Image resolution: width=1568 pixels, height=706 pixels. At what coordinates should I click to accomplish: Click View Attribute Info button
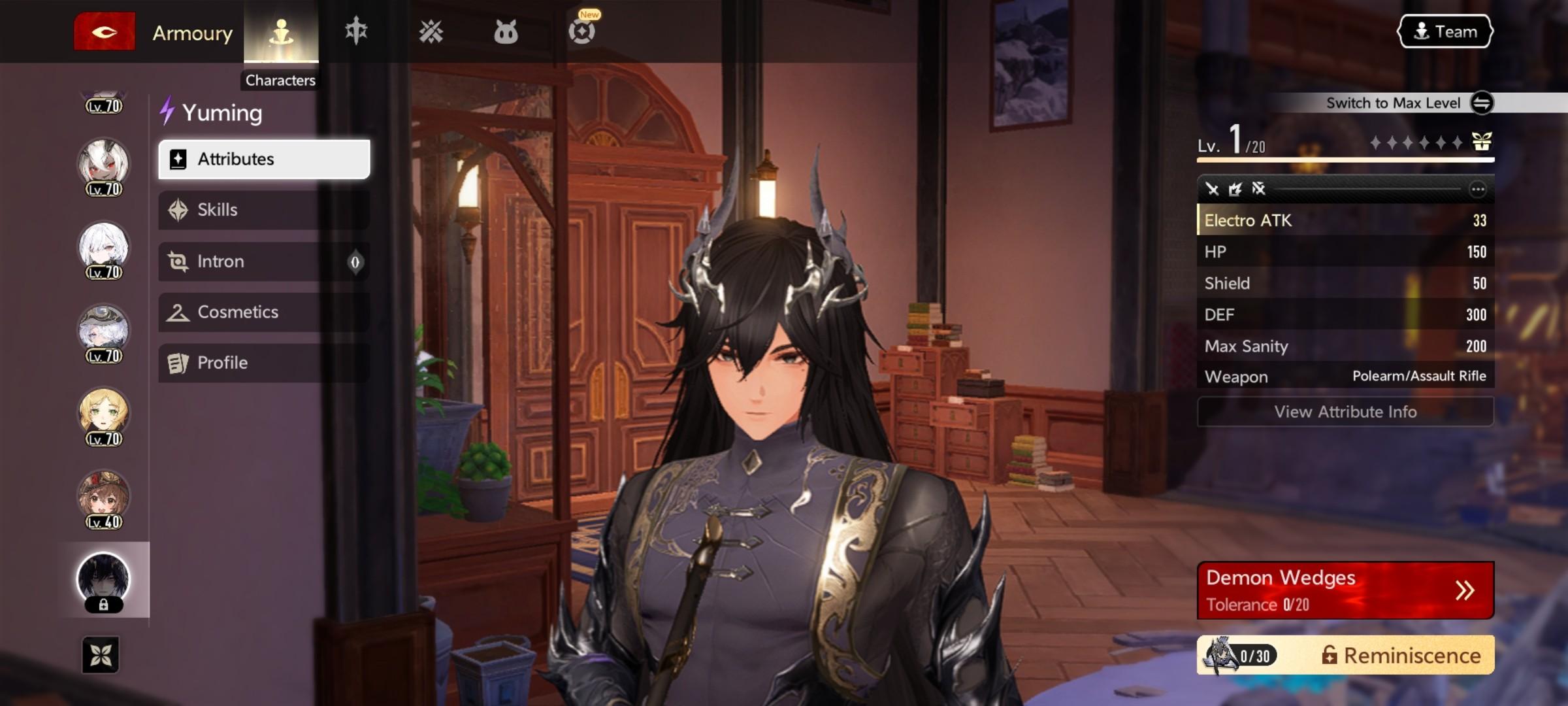point(1345,412)
